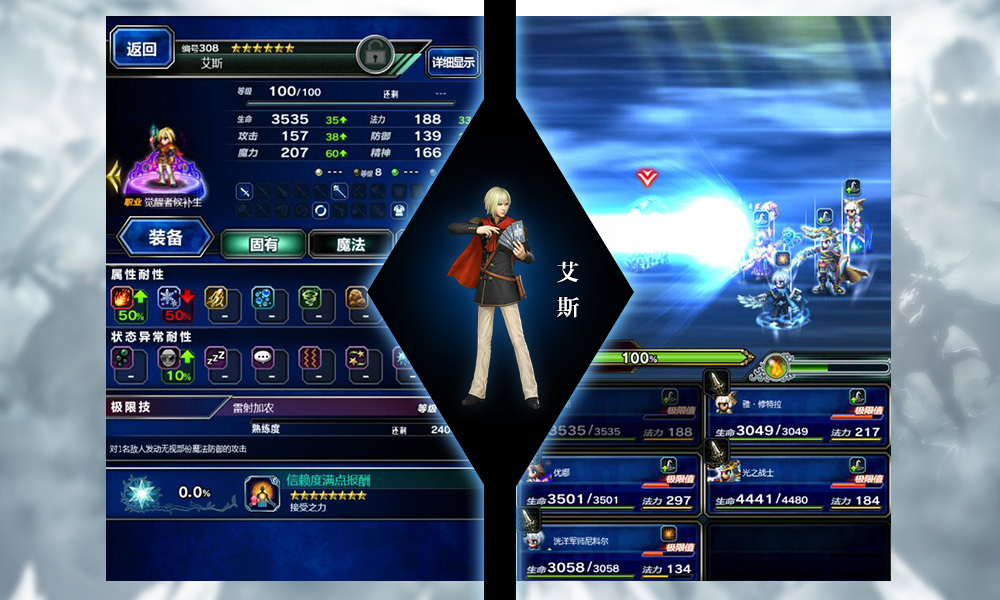Toggle the padlock lock icon
The height and width of the screenshot is (600, 1000).
point(376,54)
